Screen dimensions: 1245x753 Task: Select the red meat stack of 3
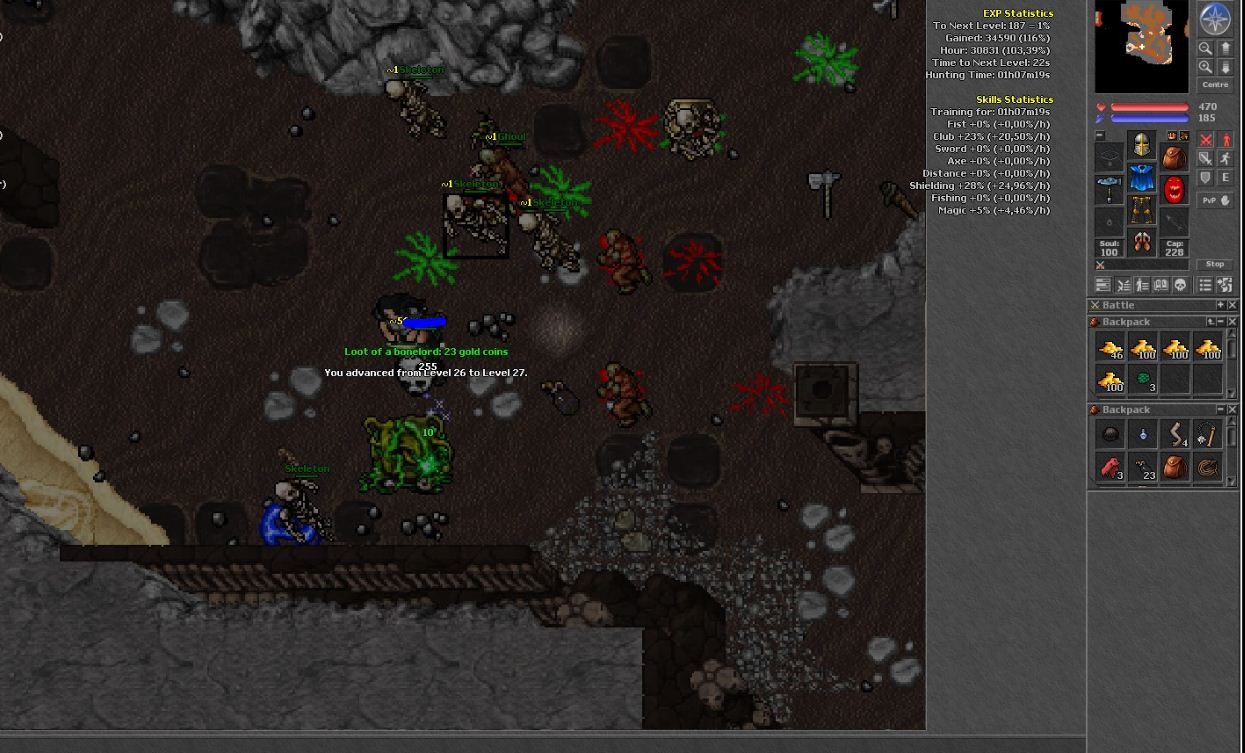tap(1110, 467)
